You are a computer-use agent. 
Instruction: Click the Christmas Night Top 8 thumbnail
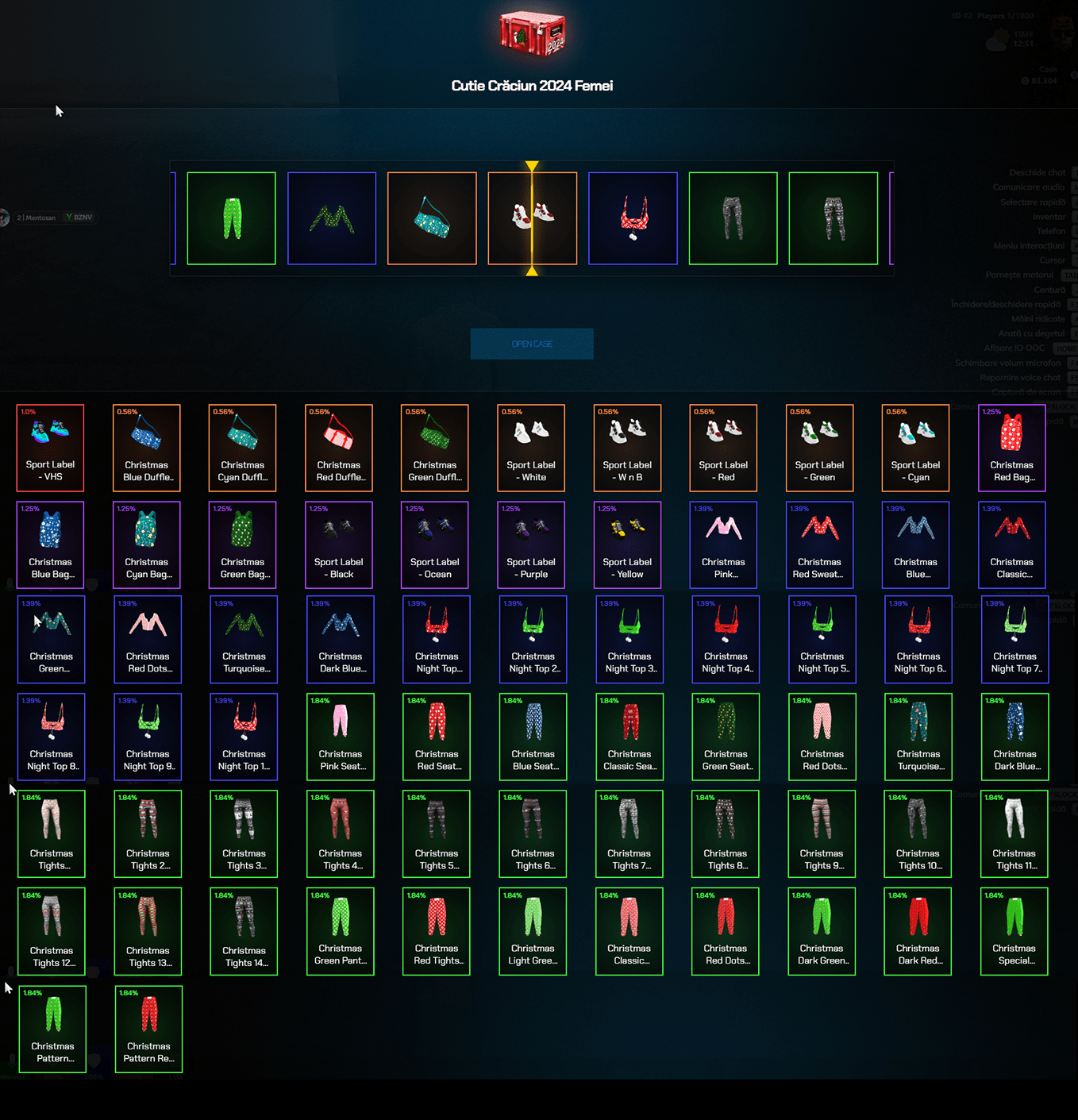tap(51, 737)
